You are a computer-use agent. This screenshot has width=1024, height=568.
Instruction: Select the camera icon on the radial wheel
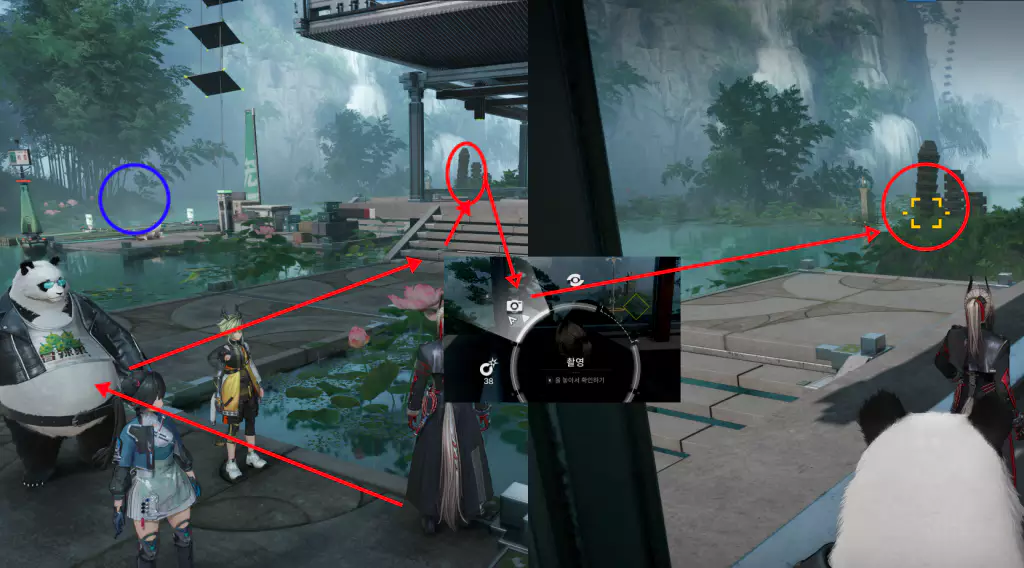(x=515, y=306)
